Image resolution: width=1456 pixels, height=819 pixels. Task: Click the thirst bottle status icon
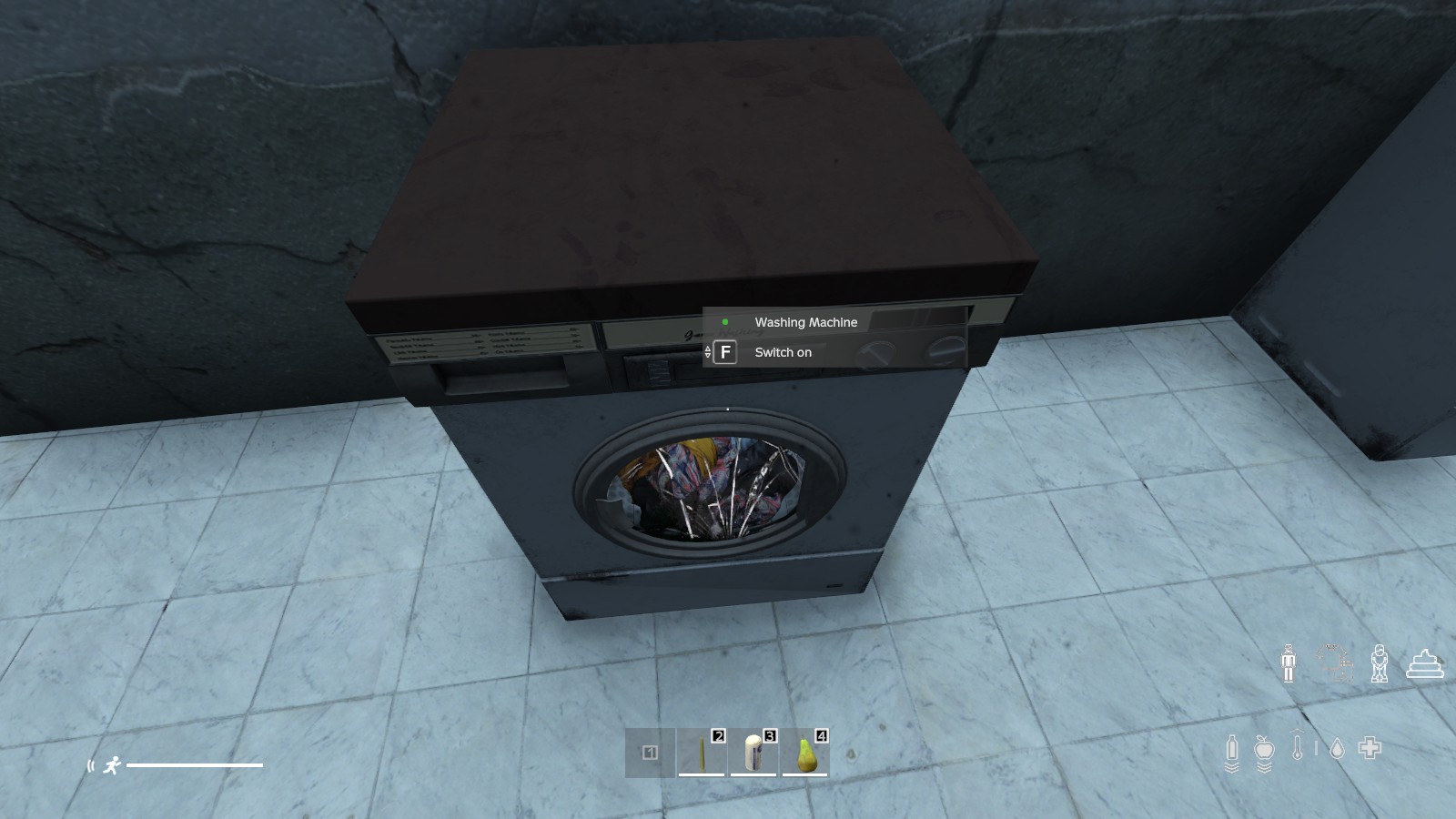point(1232,749)
